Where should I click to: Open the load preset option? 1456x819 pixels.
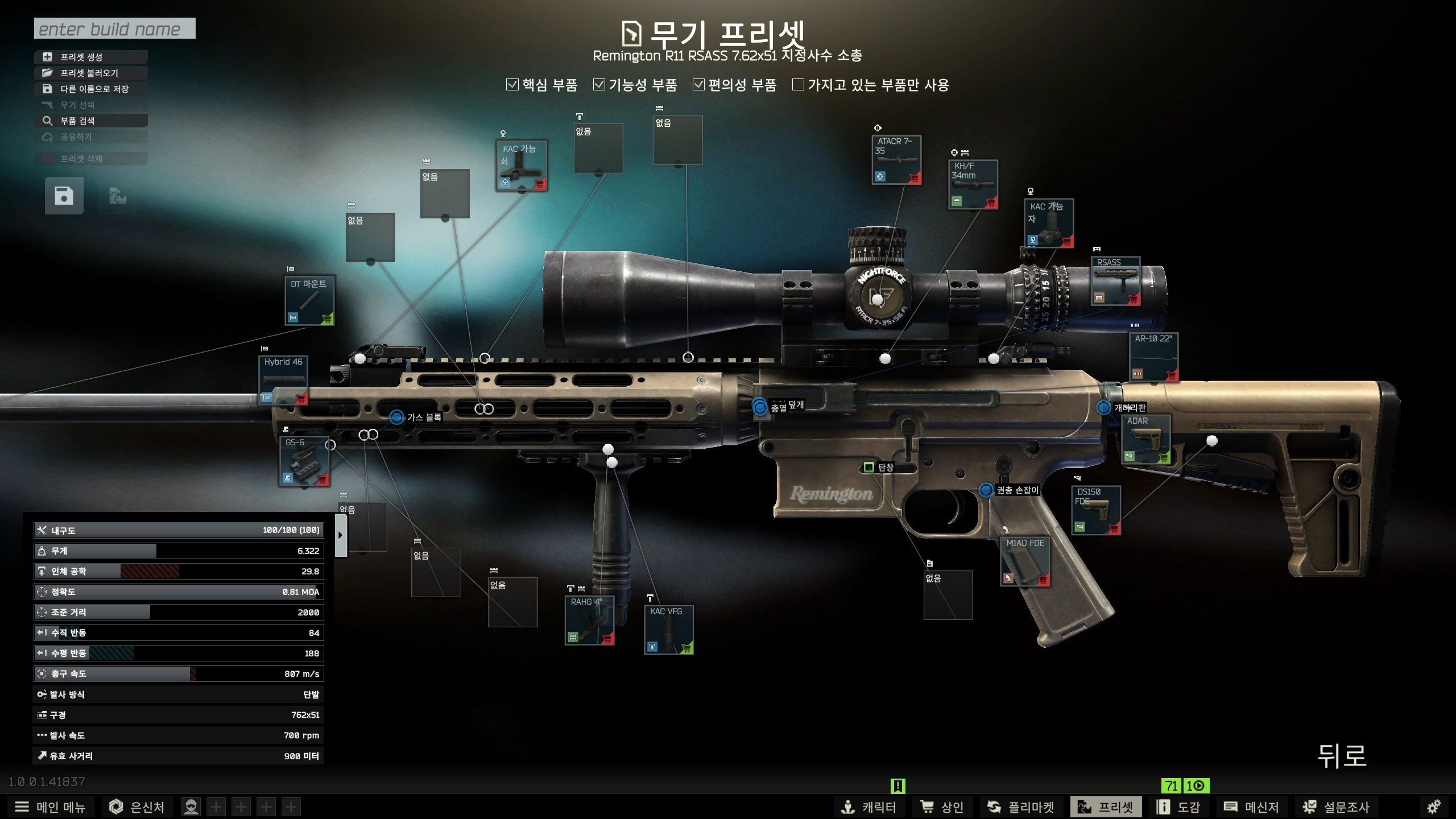point(91,73)
